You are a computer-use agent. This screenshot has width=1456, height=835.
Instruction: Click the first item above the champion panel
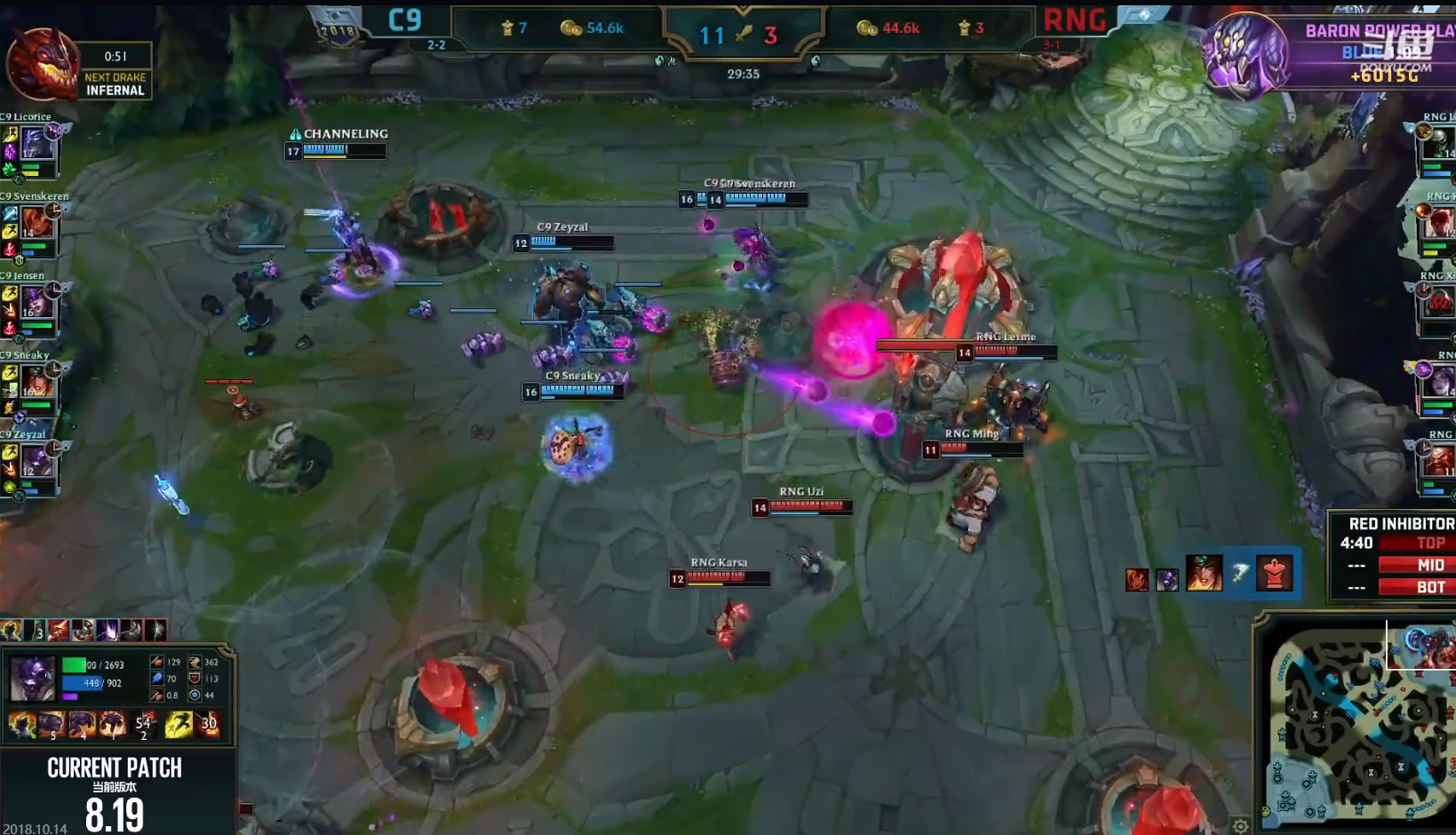point(12,631)
